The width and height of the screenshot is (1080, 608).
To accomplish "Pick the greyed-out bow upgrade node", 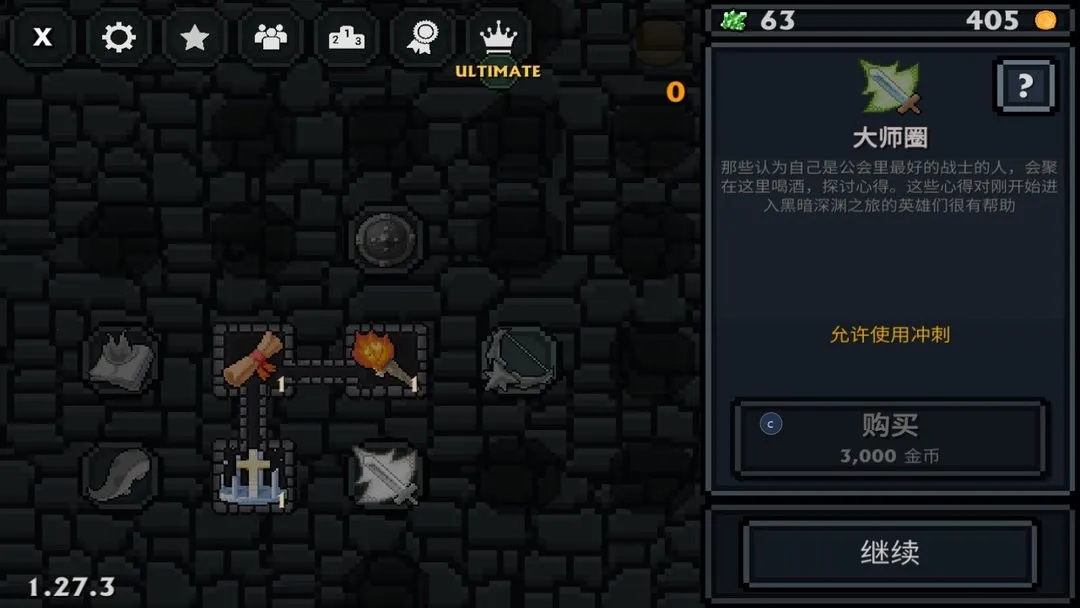I will pyautogui.click(x=518, y=359).
